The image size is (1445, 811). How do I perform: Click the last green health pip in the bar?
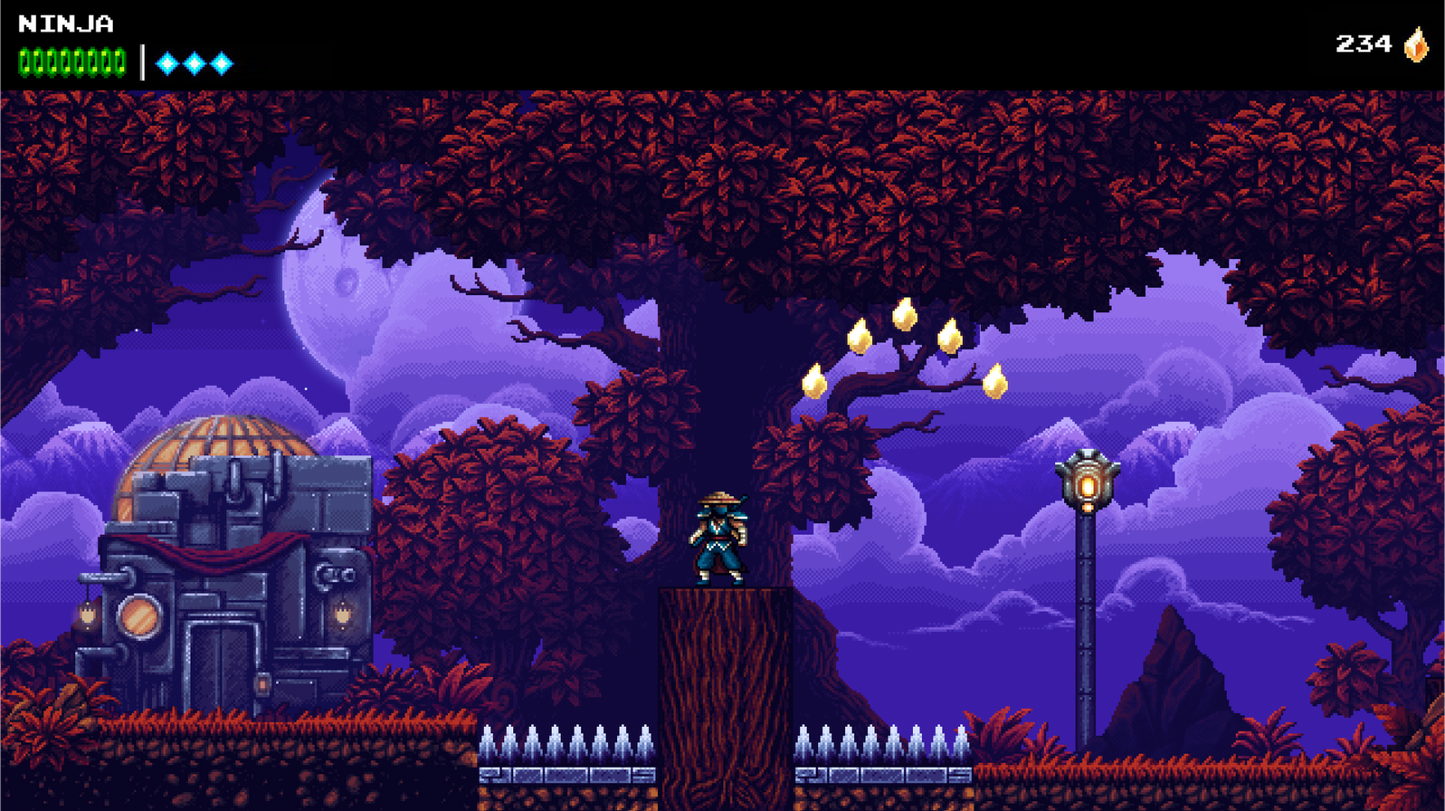118,60
